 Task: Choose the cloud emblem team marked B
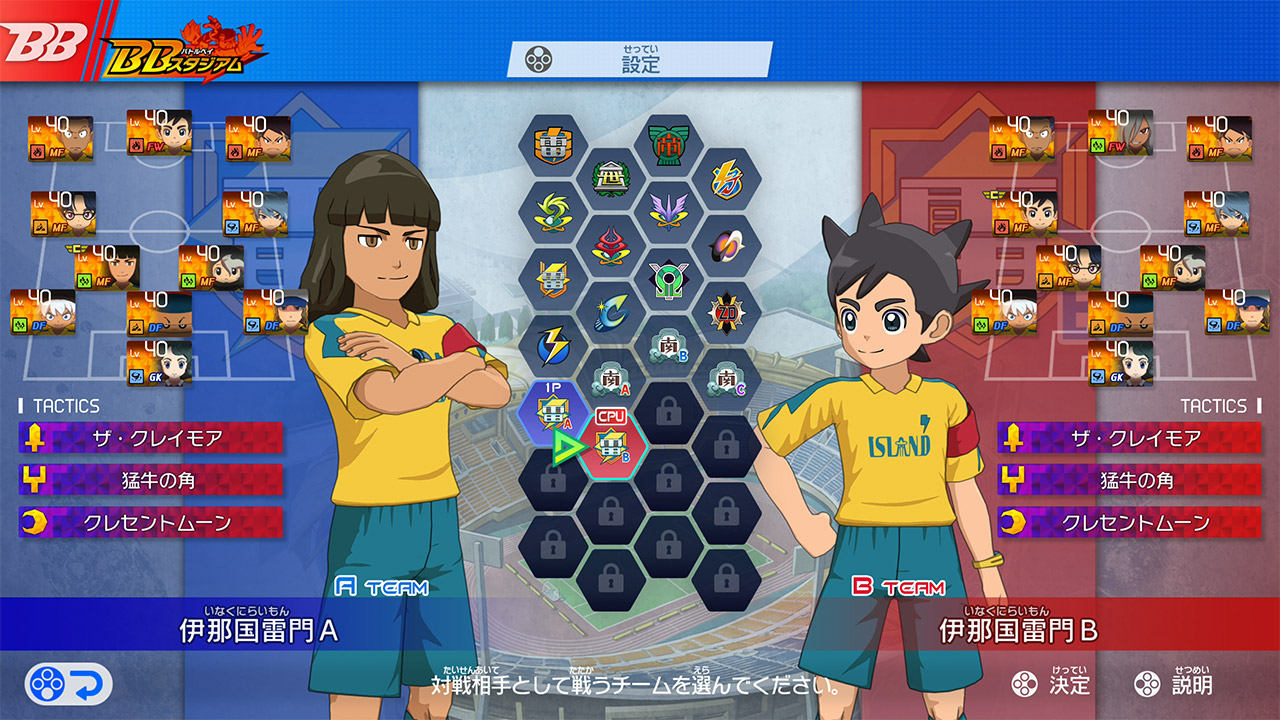point(668,345)
